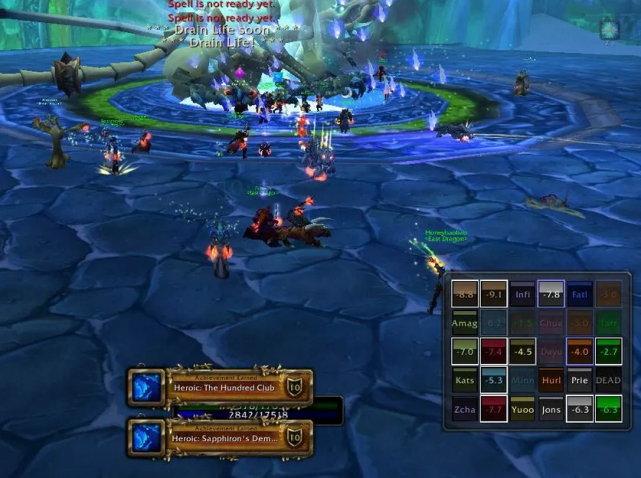The width and height of the screenshot is (641, 478).
Task: Select the raid frame showing -7.0
Action: (x=464, y=352)
